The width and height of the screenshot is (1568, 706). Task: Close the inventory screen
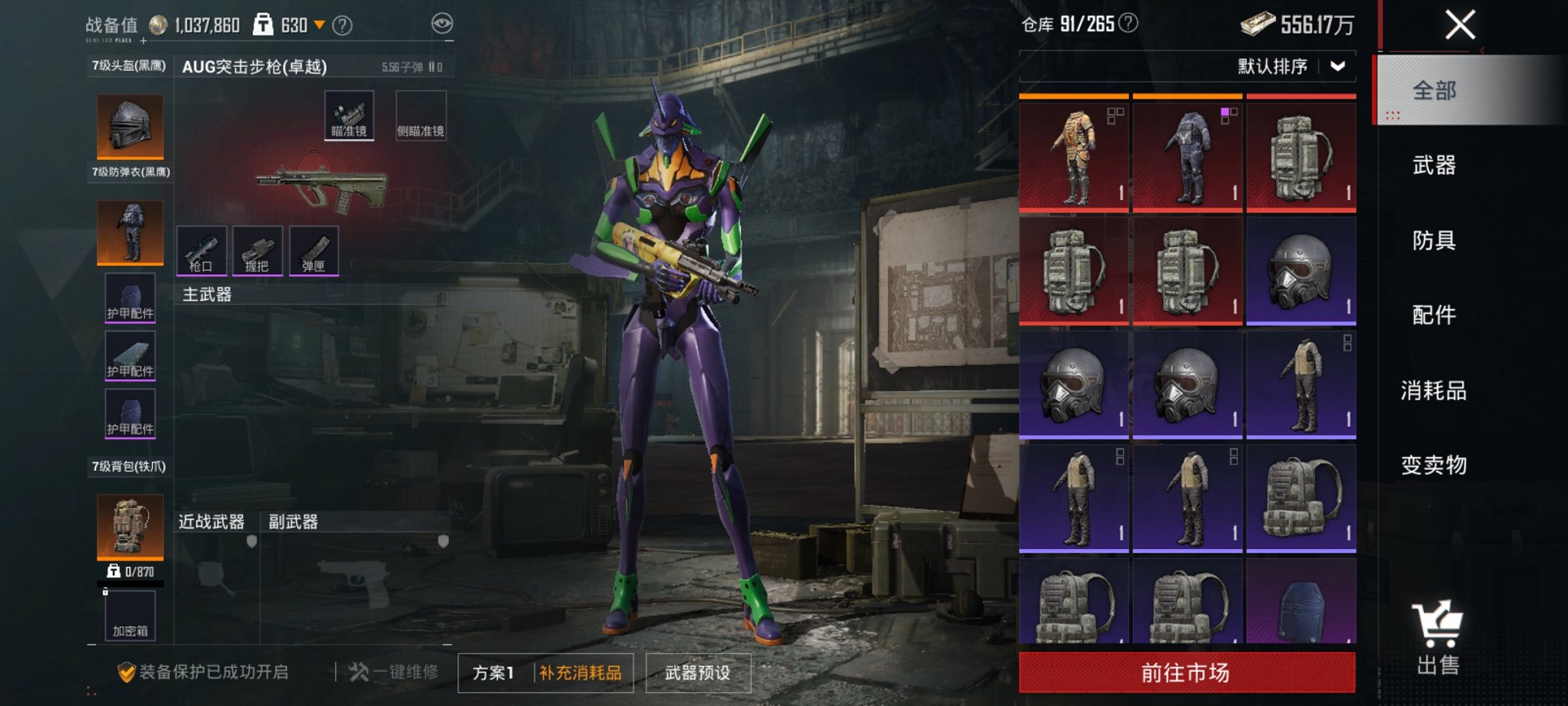point(1460,25)
